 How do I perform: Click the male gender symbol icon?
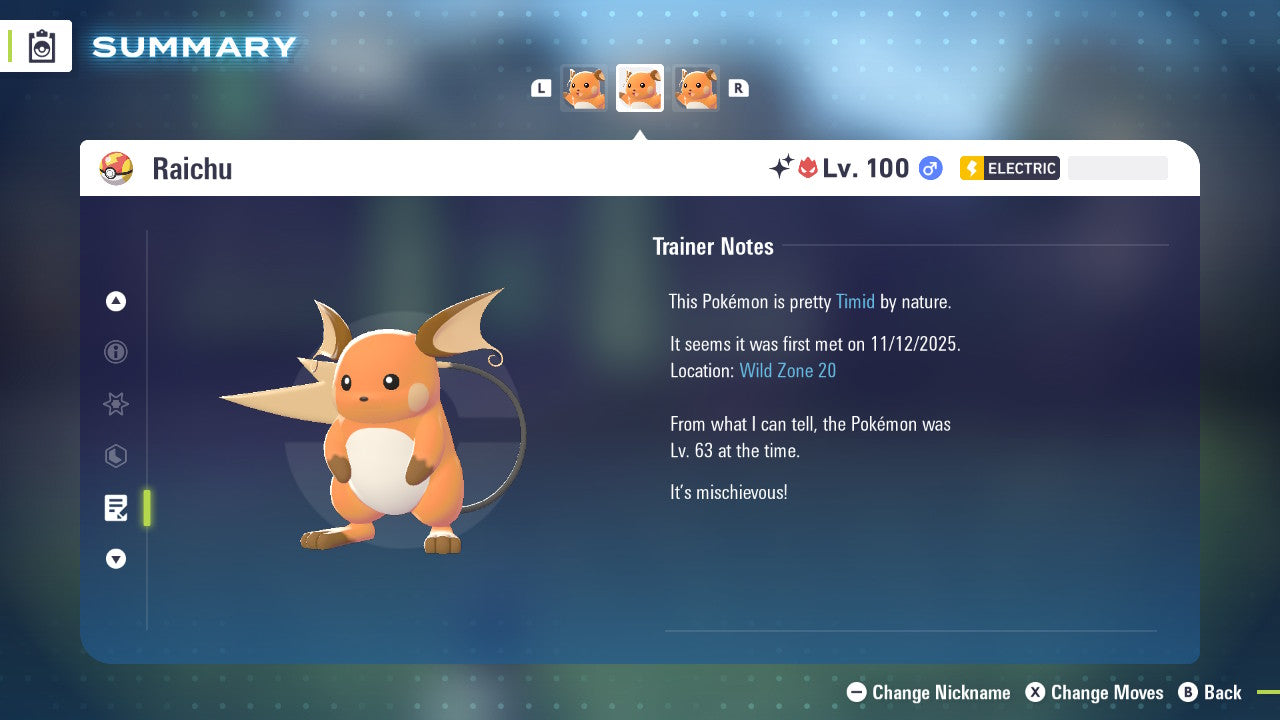click(930, 168)
